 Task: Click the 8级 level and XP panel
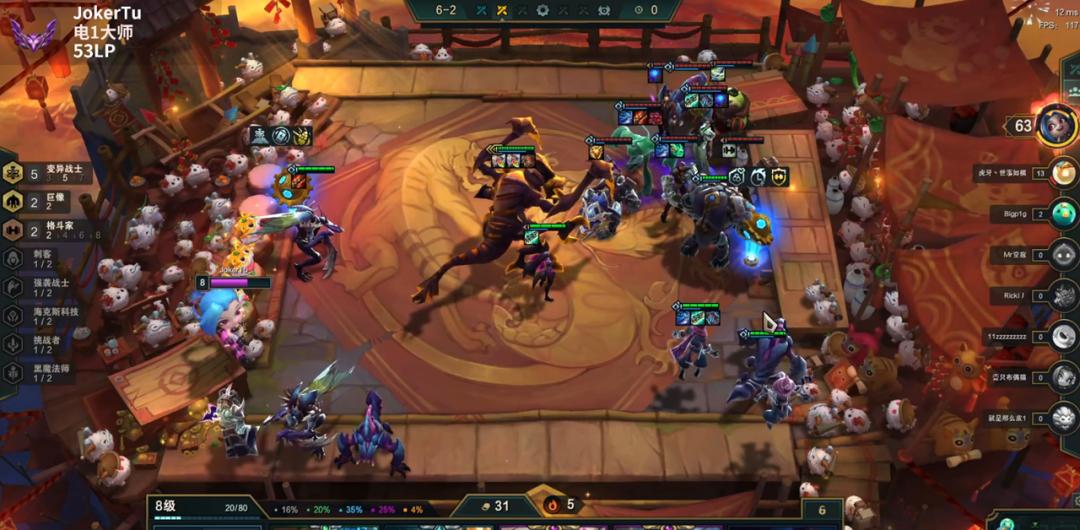tap(205, 508)
